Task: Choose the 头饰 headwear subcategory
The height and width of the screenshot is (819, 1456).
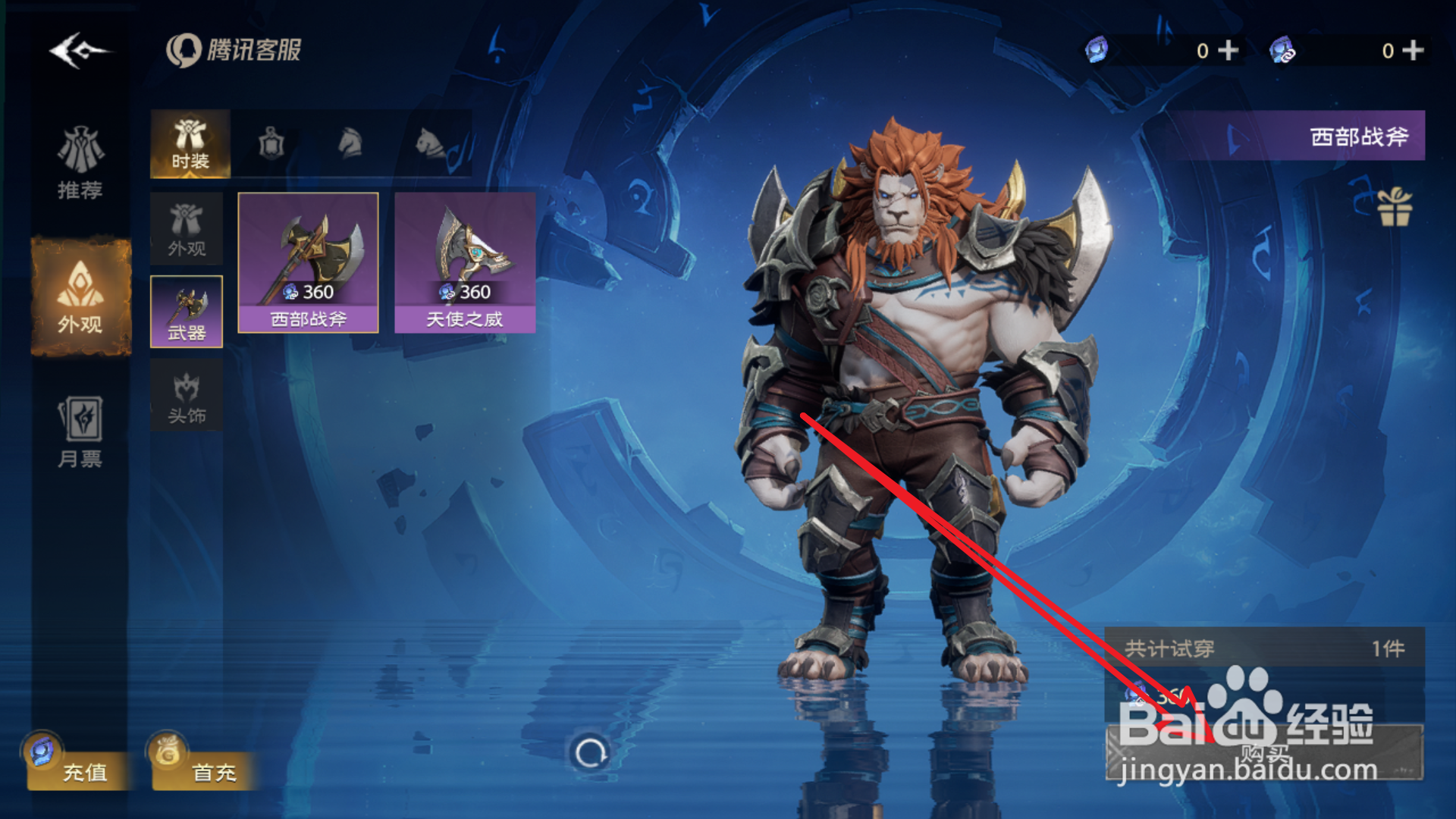Action: pyautogui.click(x=187, y=395)
